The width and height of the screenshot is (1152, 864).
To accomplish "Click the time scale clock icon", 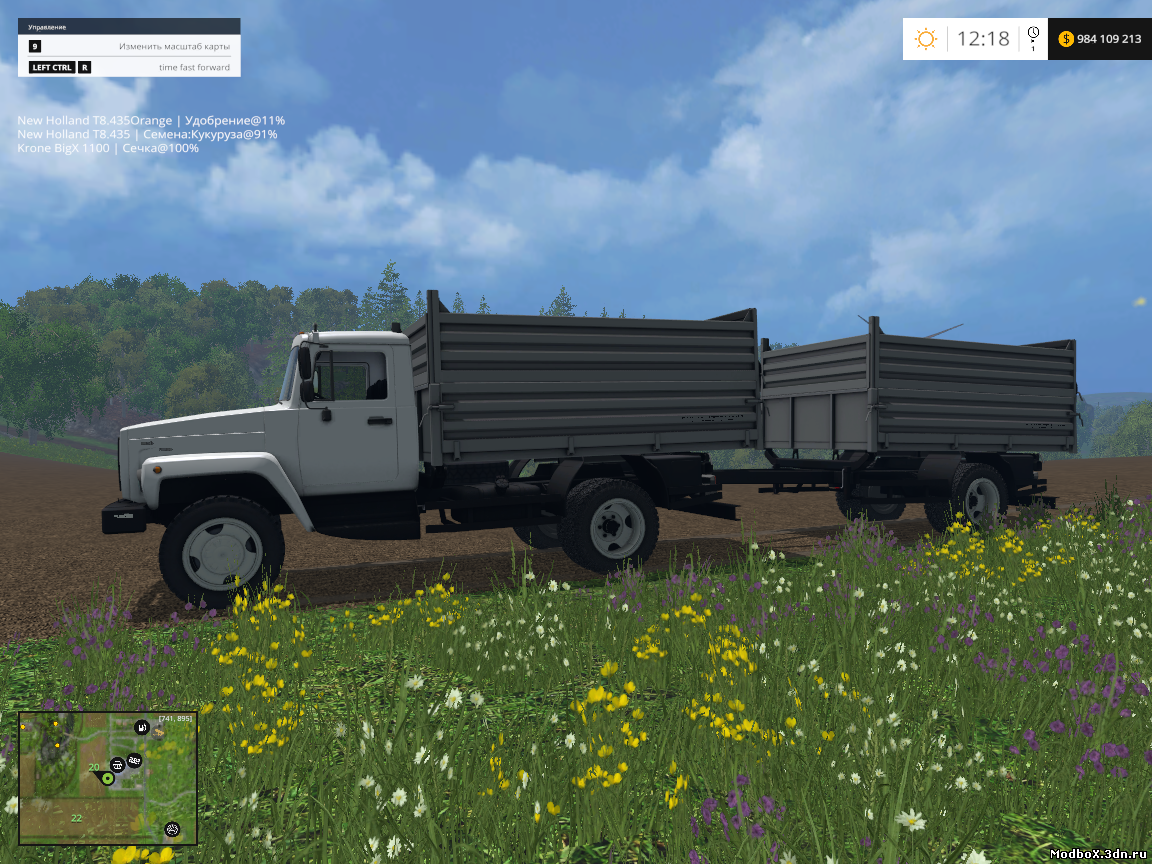I will pos(1033,34).
